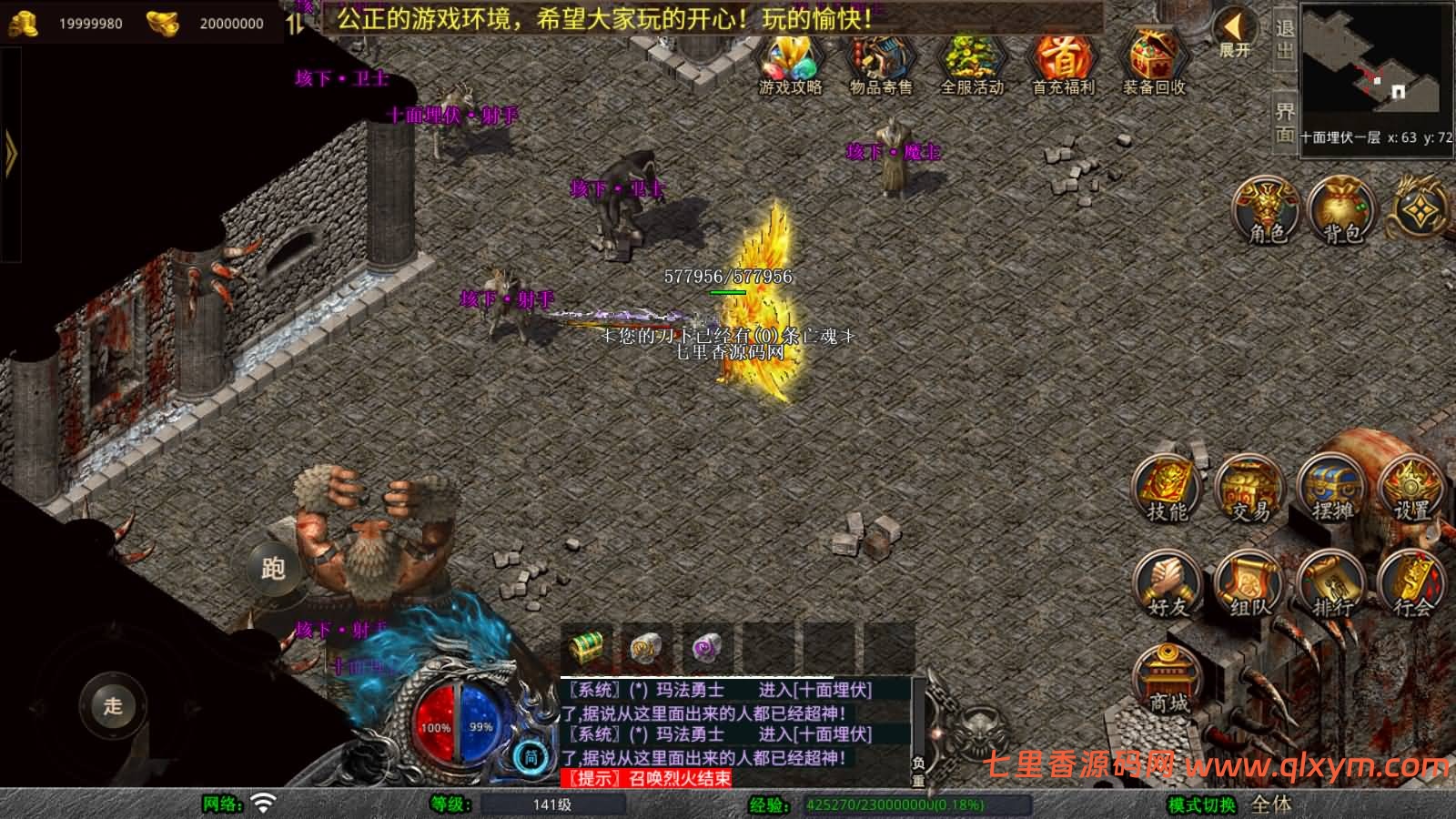The width and height of the screenshot is (1456, 819).
Task: Open the 游戏攻略 game guide panel
Action: 788,64
